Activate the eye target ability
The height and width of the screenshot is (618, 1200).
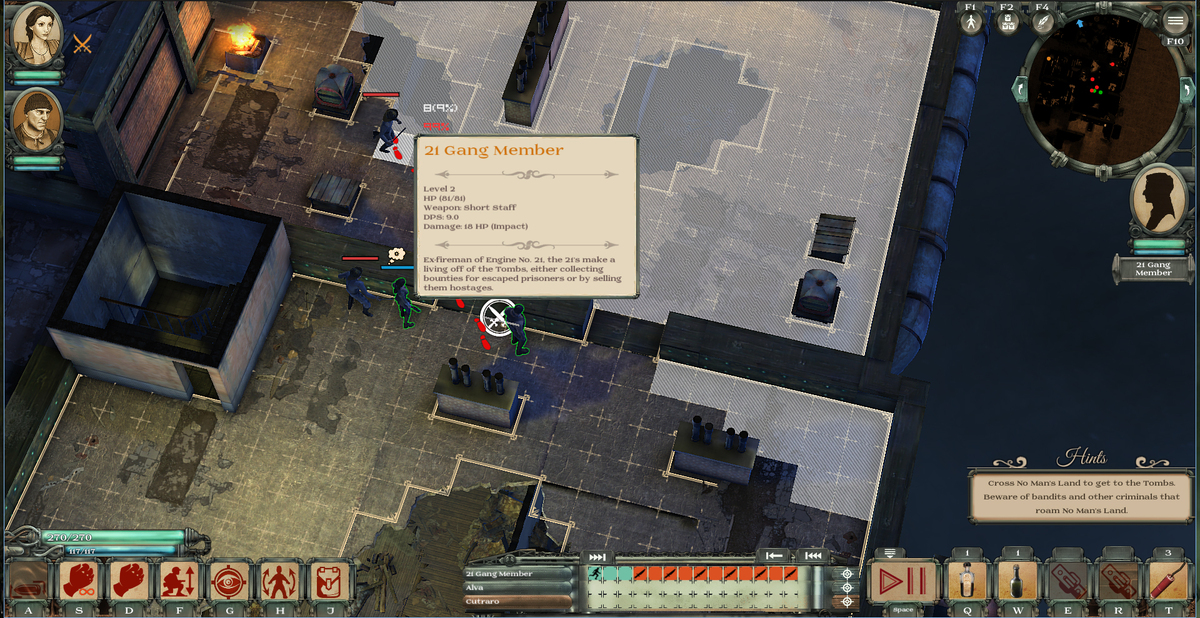pyautogui.click(x=230, y=581)
